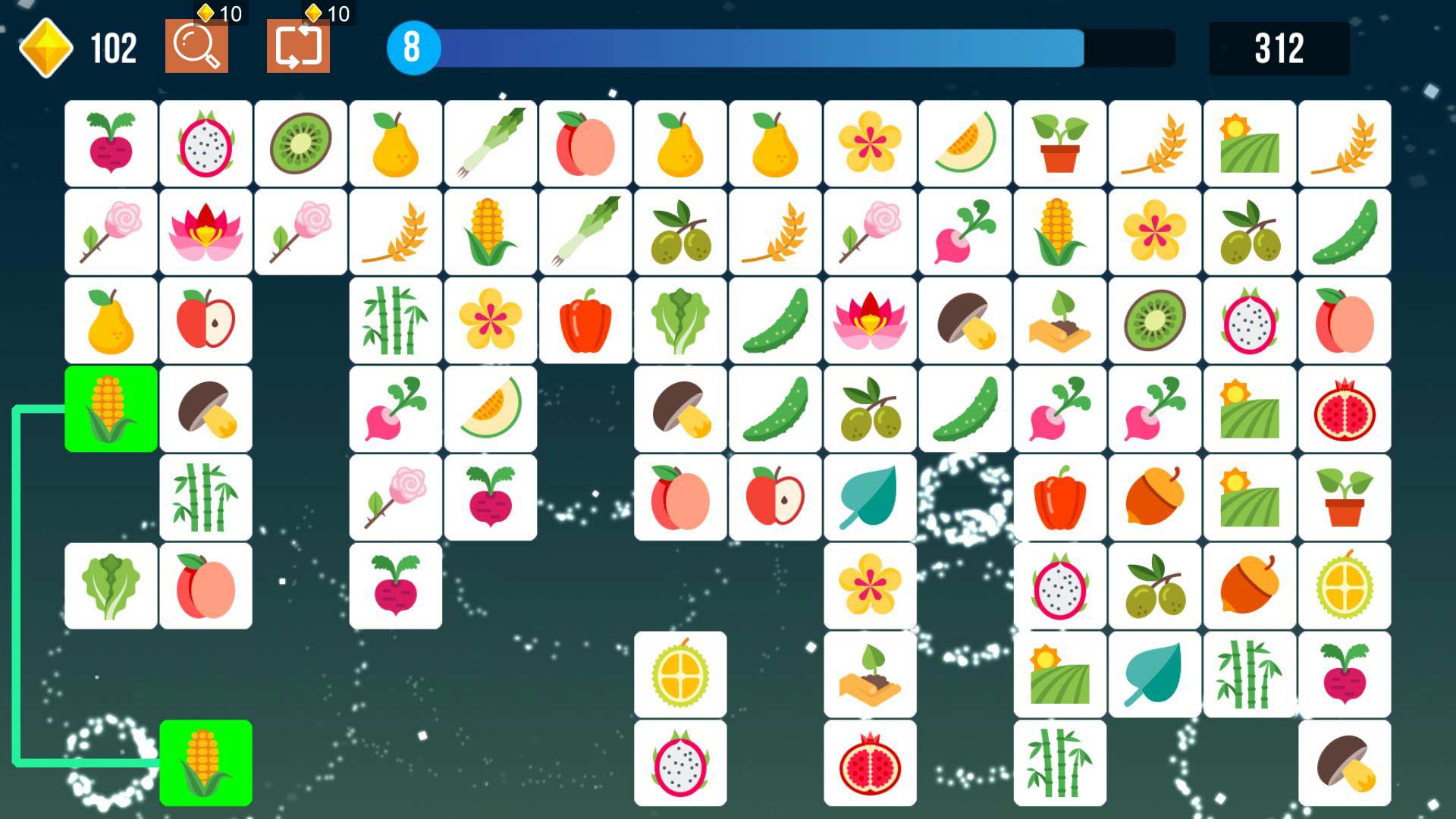Select the teal leaf tile in the middle

[x=870, y=497]
